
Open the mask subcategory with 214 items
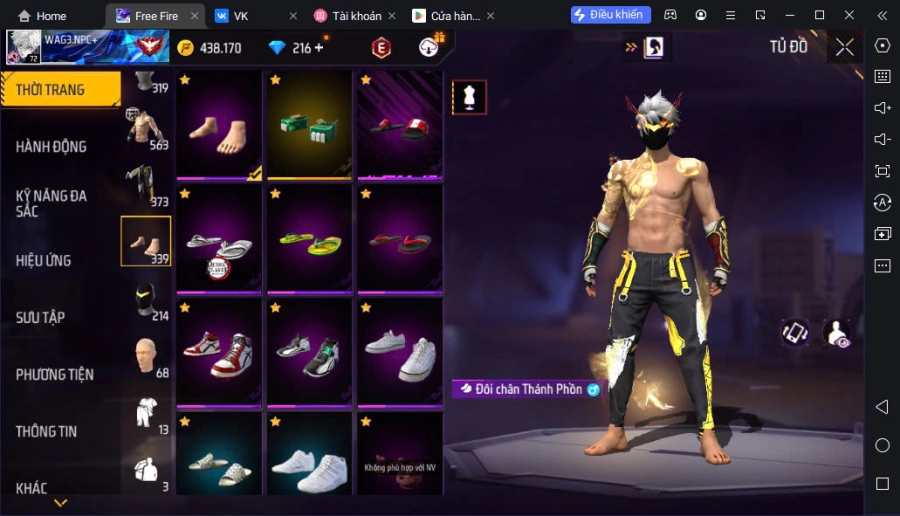[x=147, y=300]
